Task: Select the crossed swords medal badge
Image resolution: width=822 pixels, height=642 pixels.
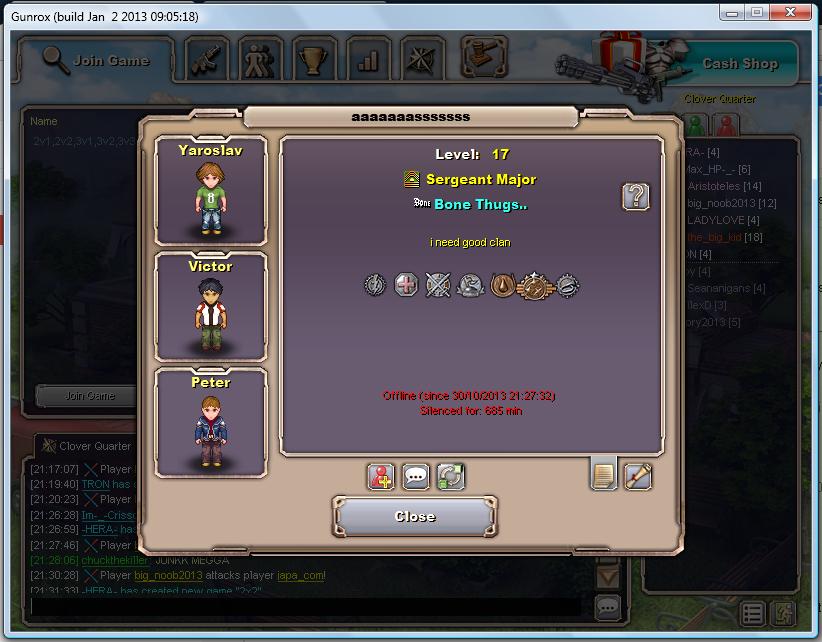Action: pyautogui.click(x=438, y=286)
